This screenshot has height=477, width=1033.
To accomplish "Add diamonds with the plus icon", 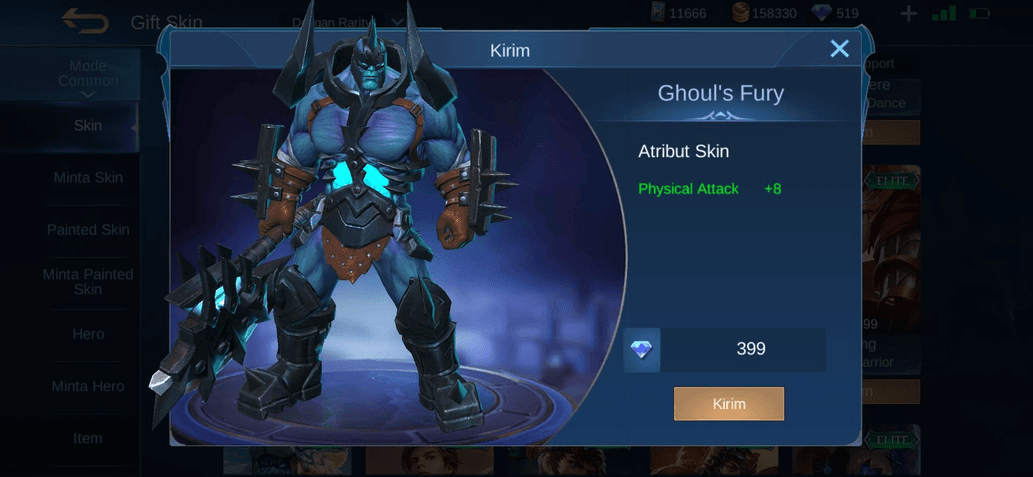I will [908, 14].
